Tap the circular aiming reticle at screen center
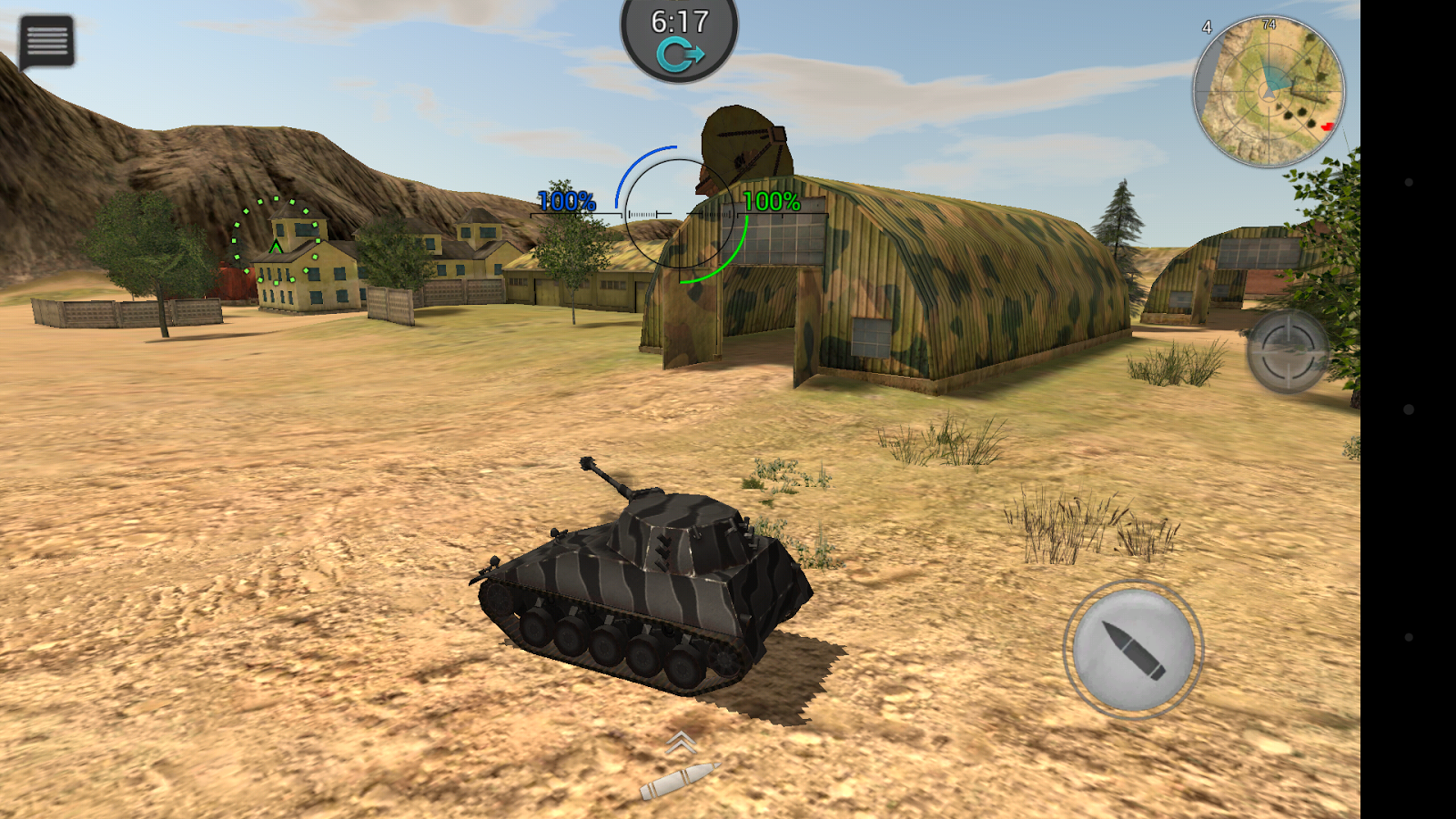Image resolution: width=1456 pixels, height=819 pixels. [x=678, y=214]
